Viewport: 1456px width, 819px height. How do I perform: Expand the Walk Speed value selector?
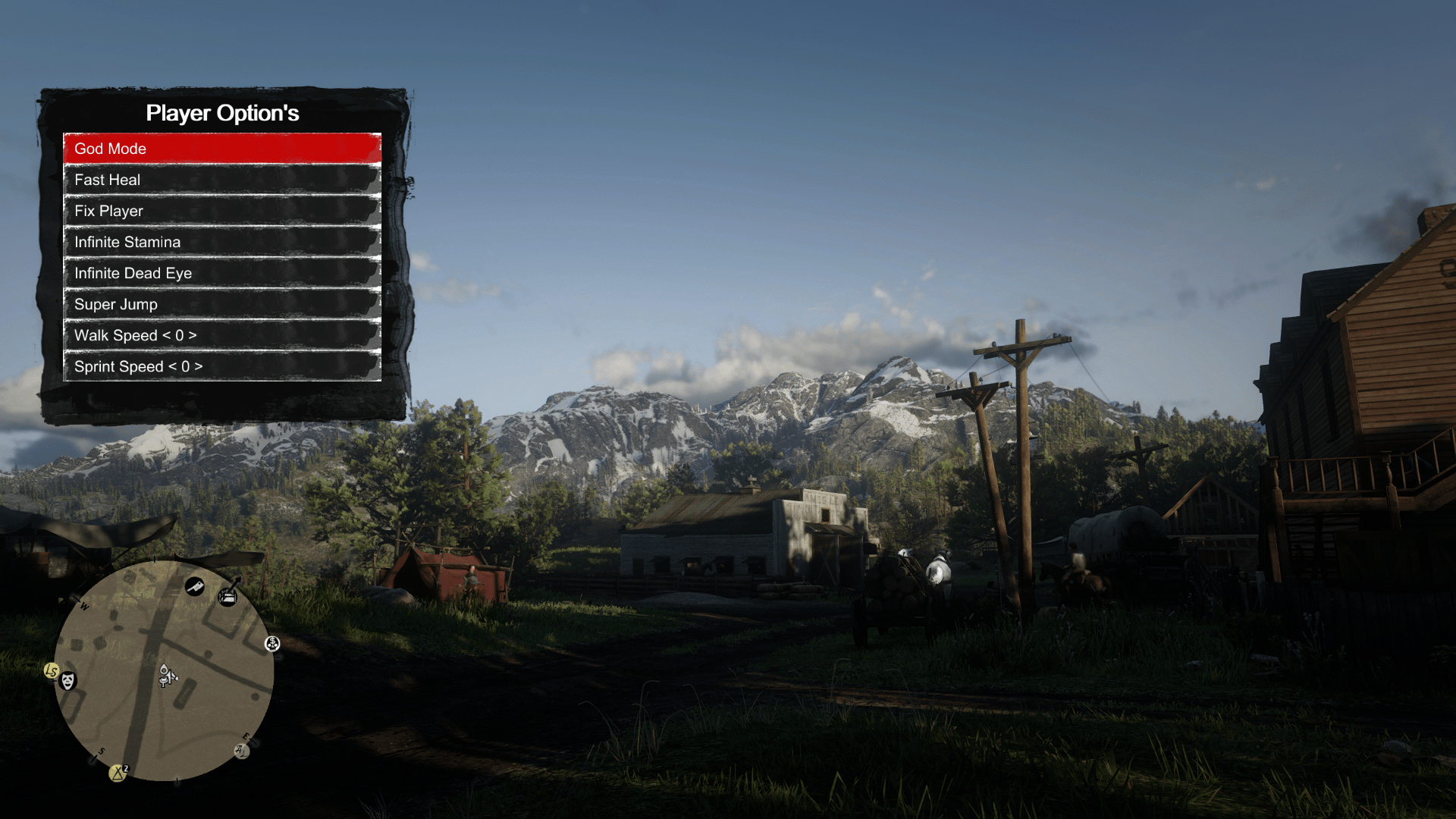179,335
